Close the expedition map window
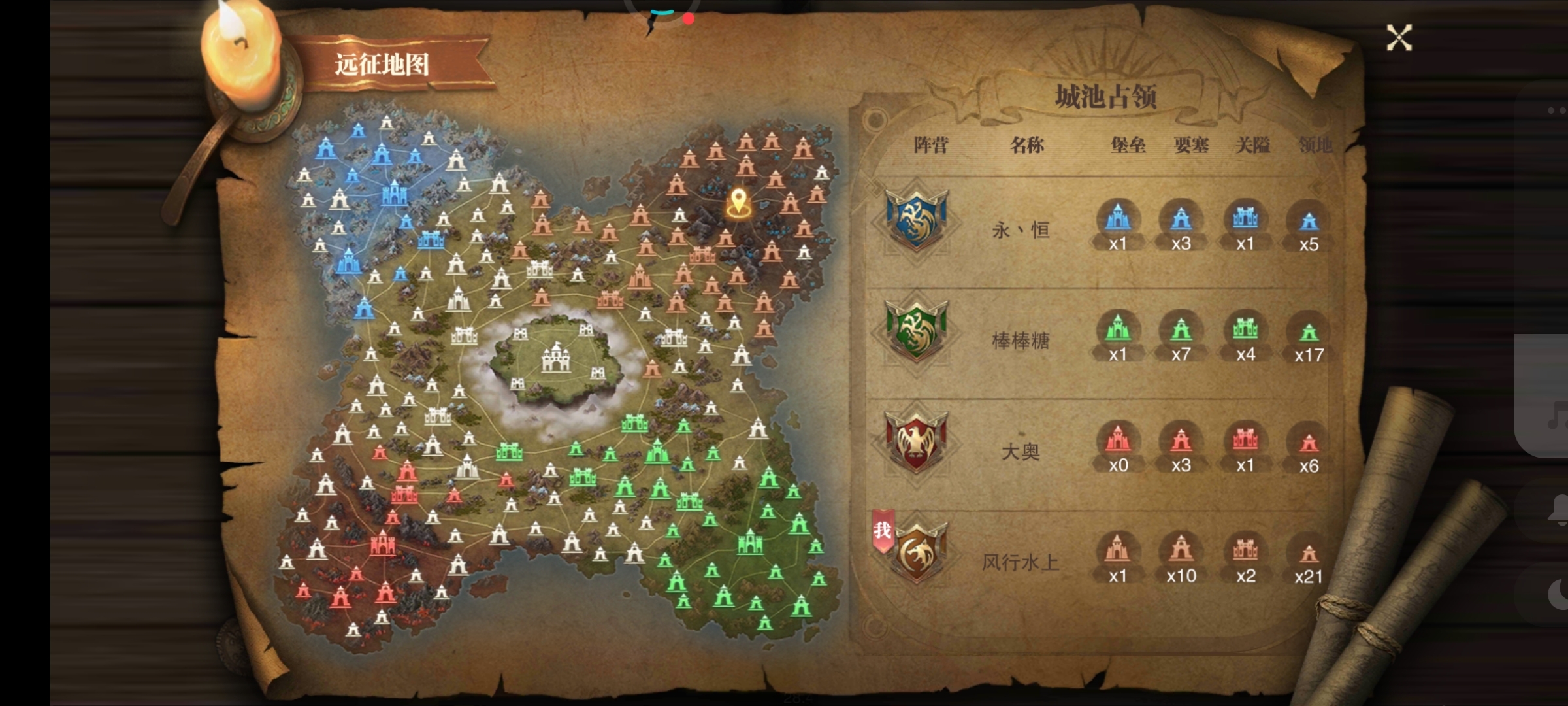The image size is (1568, 706). click(x=1399, y=38)
